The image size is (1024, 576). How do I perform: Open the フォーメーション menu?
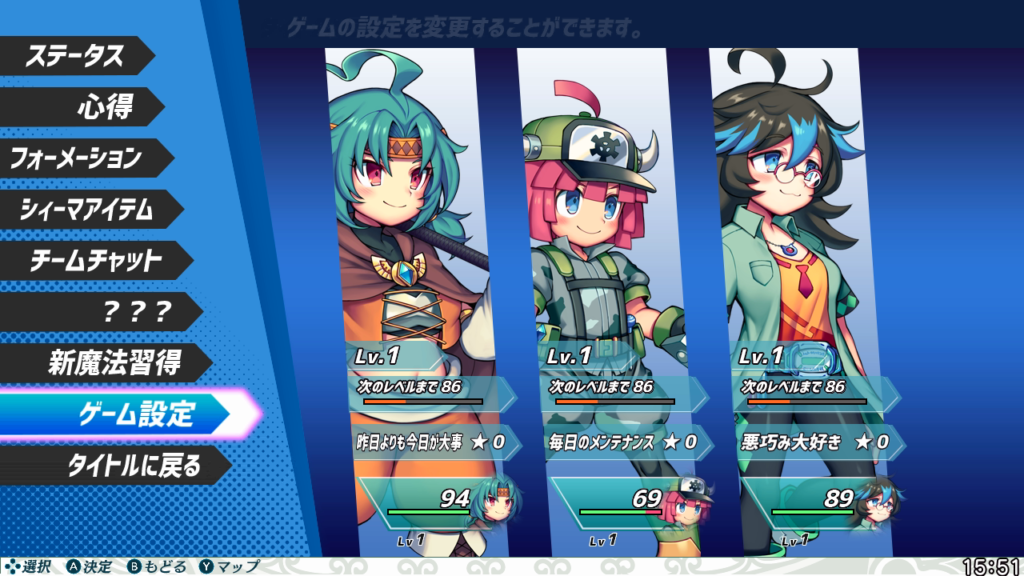77,157
